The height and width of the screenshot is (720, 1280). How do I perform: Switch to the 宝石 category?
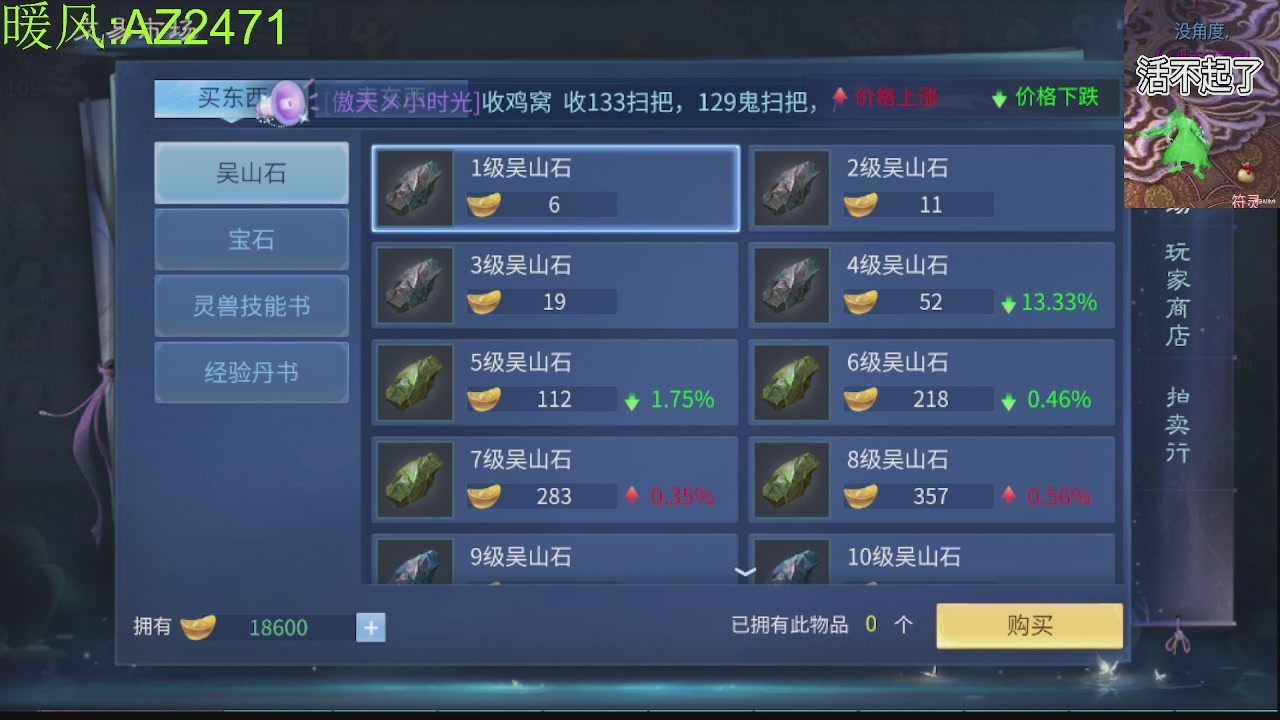[x=251, y=239]
